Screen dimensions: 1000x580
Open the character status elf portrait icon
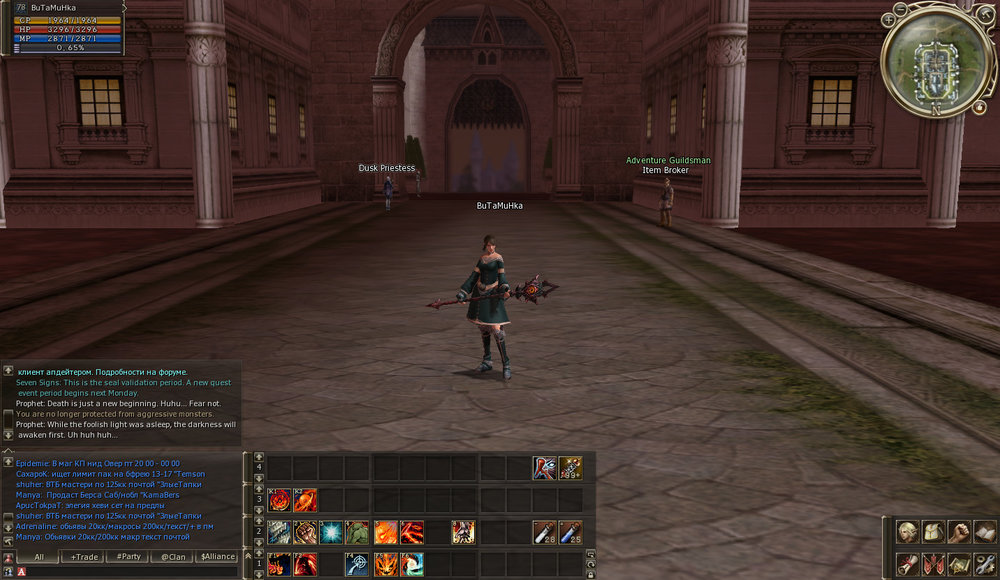point(908,532)
